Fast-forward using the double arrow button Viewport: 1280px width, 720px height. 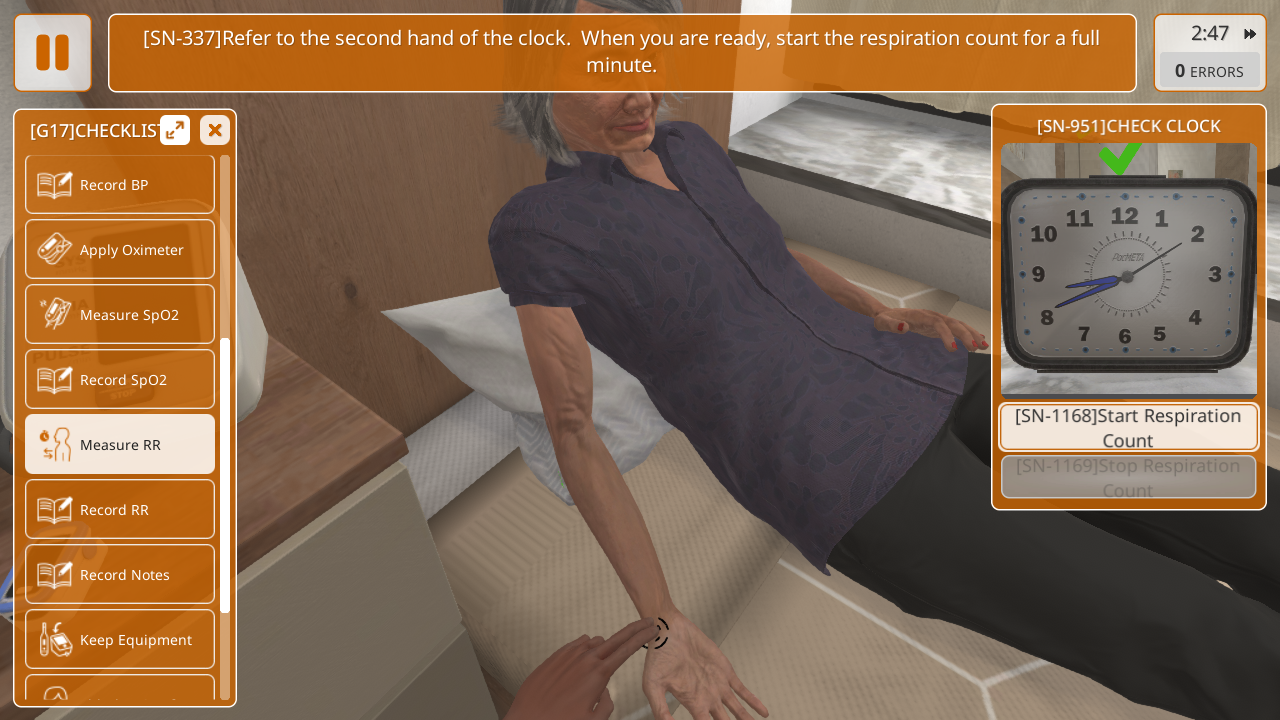pyautogui.click(x=1250, y=34)
